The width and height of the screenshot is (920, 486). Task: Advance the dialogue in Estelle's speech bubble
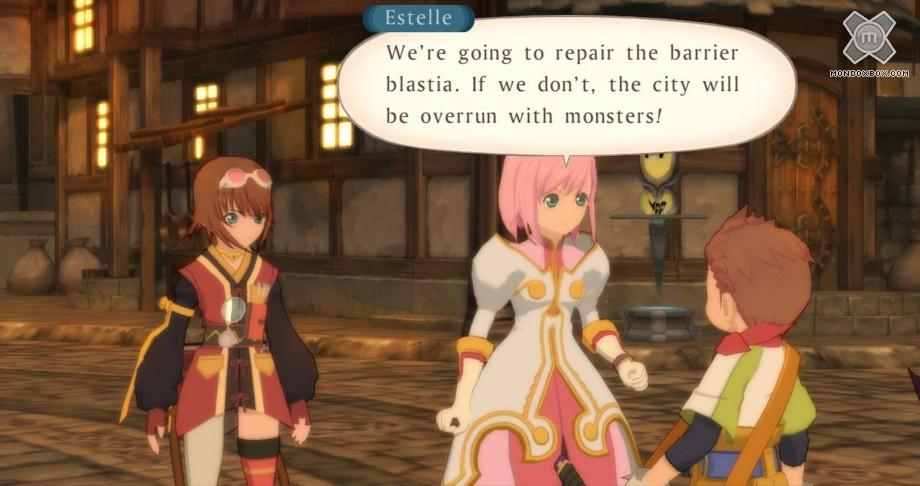tap(566, 84)
